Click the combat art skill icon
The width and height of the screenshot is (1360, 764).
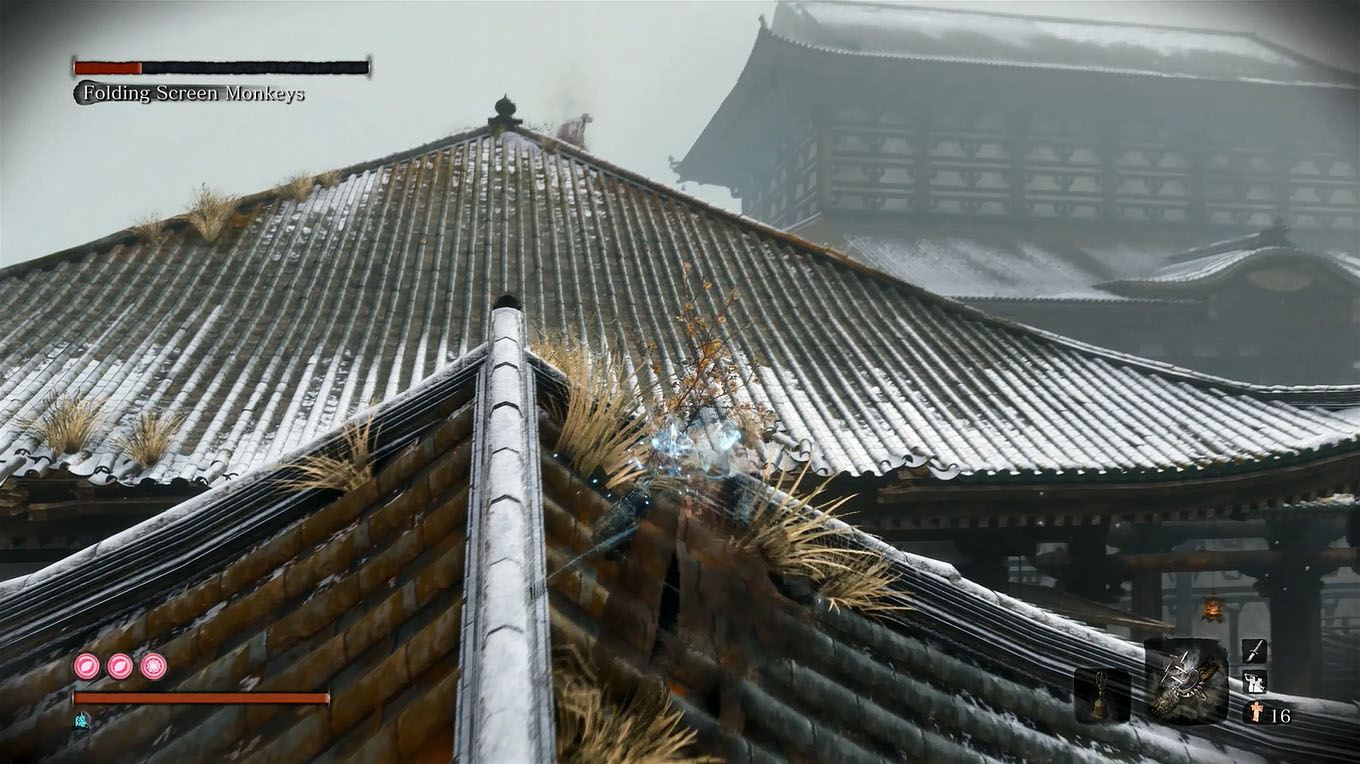[1255, 682]
